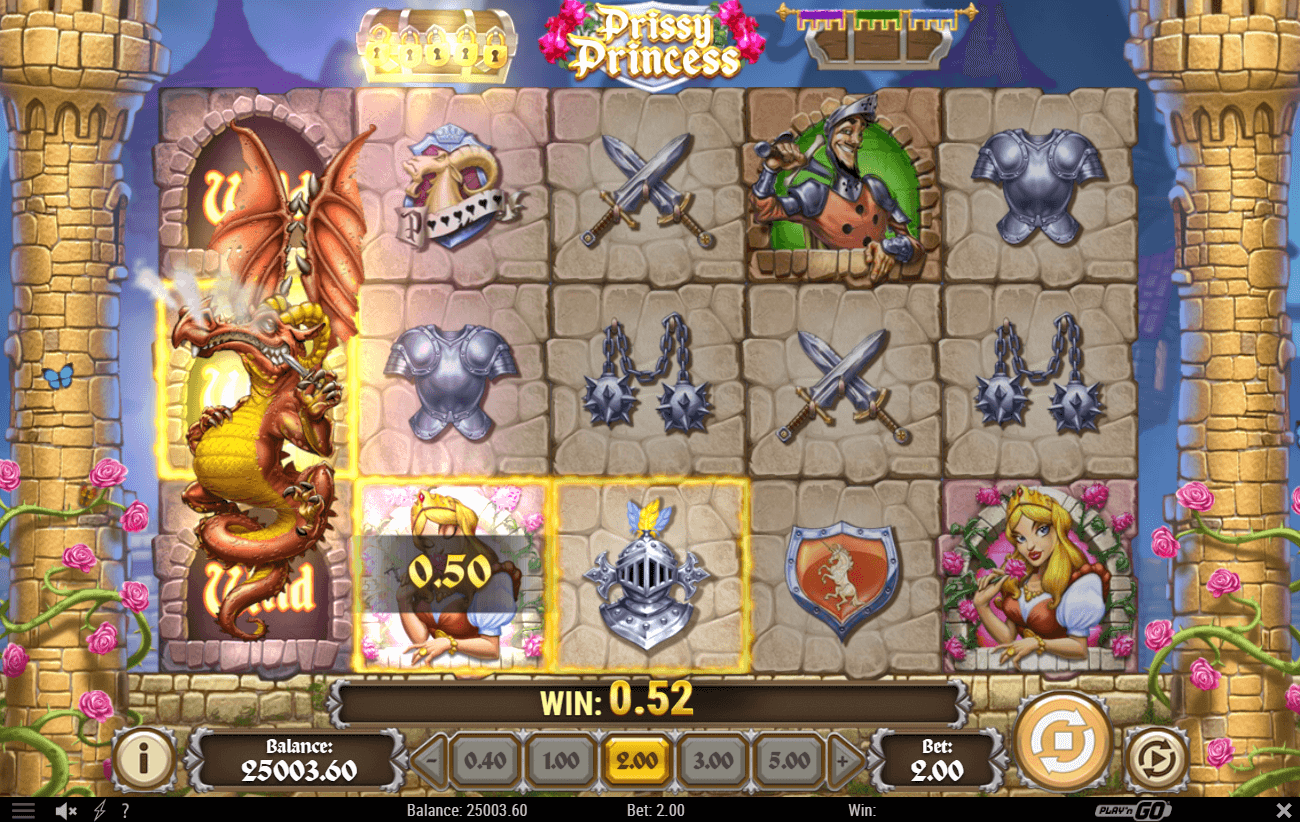Increase the bet with the plus arrow
This screenshot has height=822, width=1300.
846,760
